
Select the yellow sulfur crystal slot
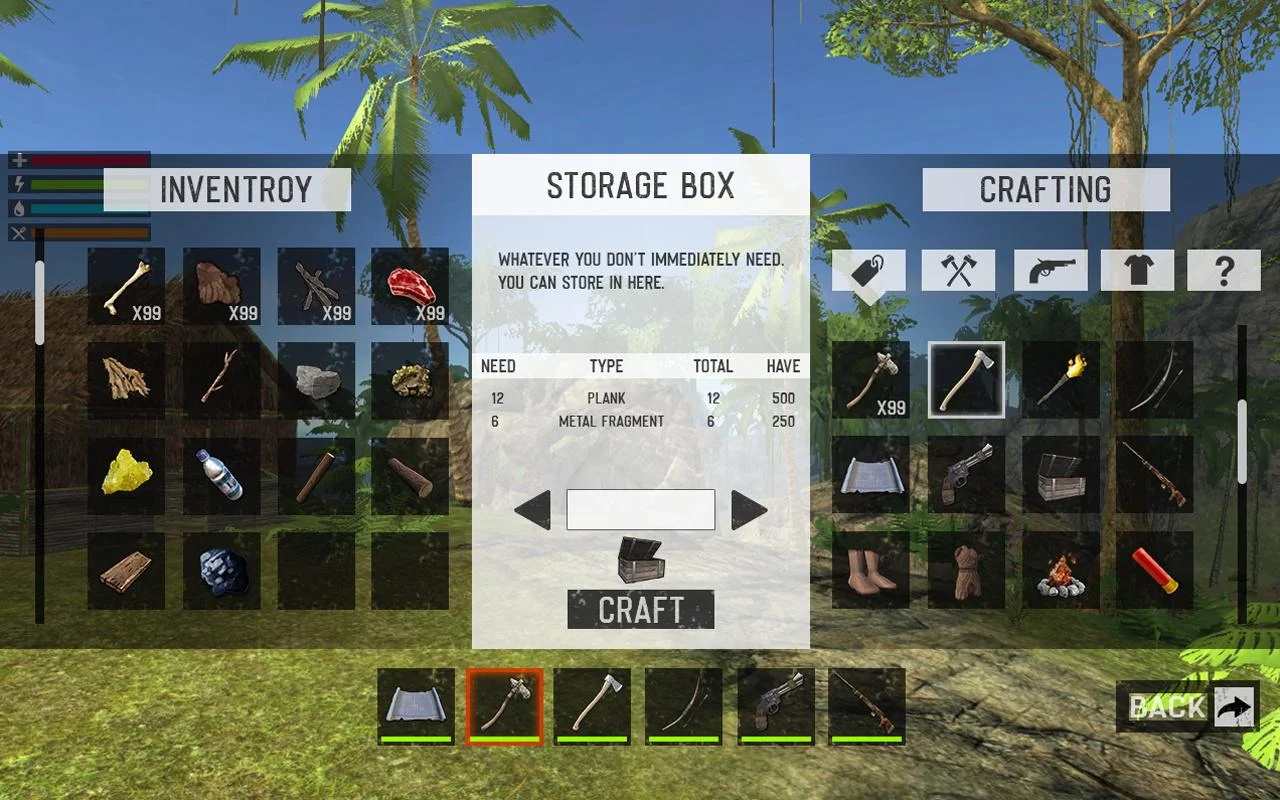point(126,475)
